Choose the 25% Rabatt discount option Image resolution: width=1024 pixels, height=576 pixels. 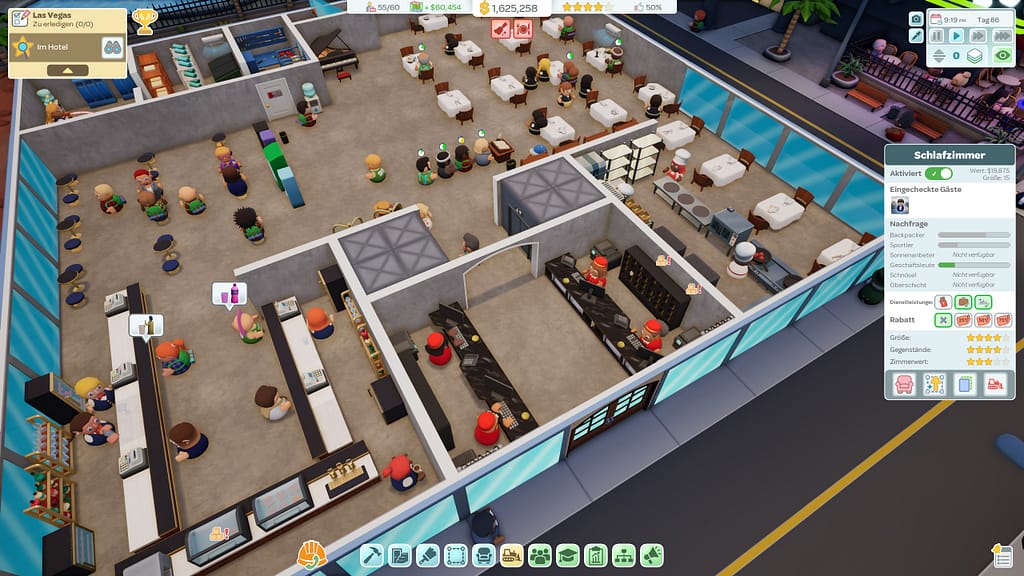964,320
